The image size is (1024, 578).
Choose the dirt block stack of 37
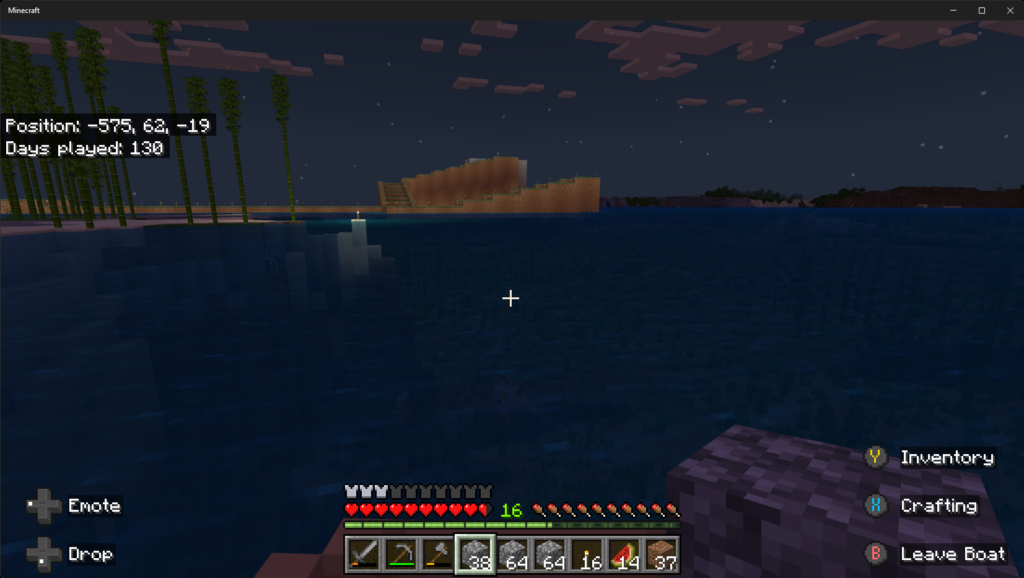tap(661, 554)
